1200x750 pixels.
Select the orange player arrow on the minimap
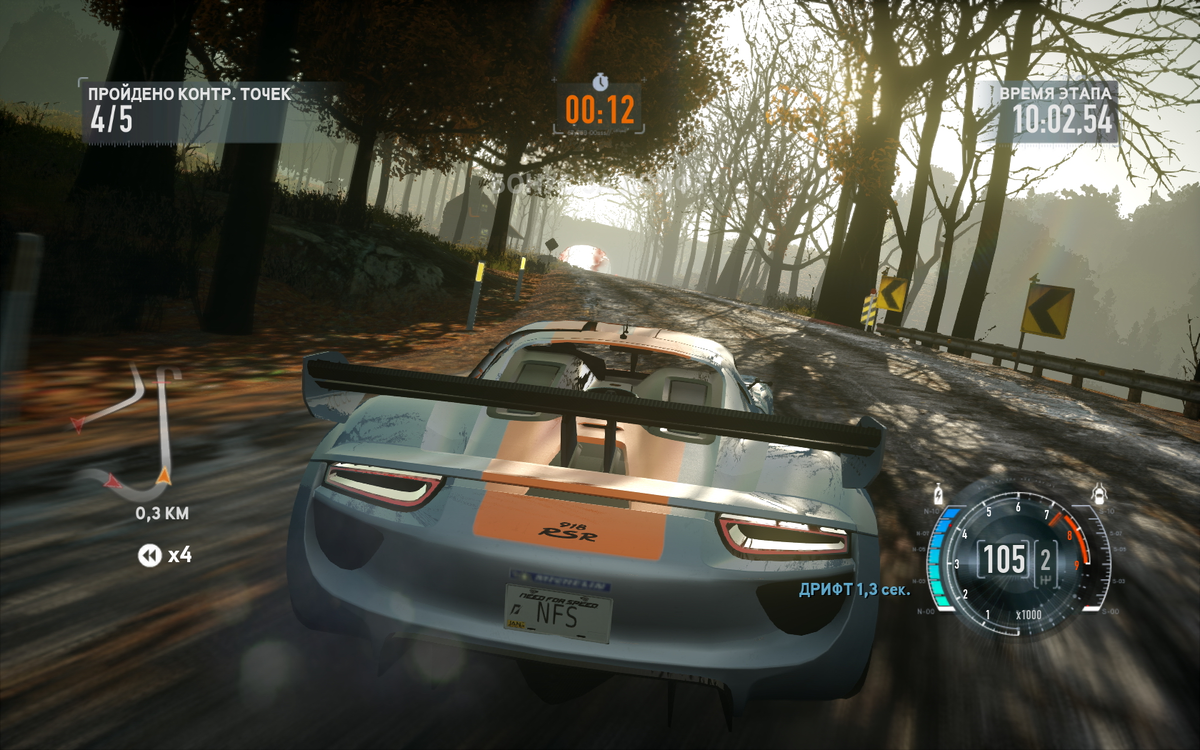click(x=164, y=478)
